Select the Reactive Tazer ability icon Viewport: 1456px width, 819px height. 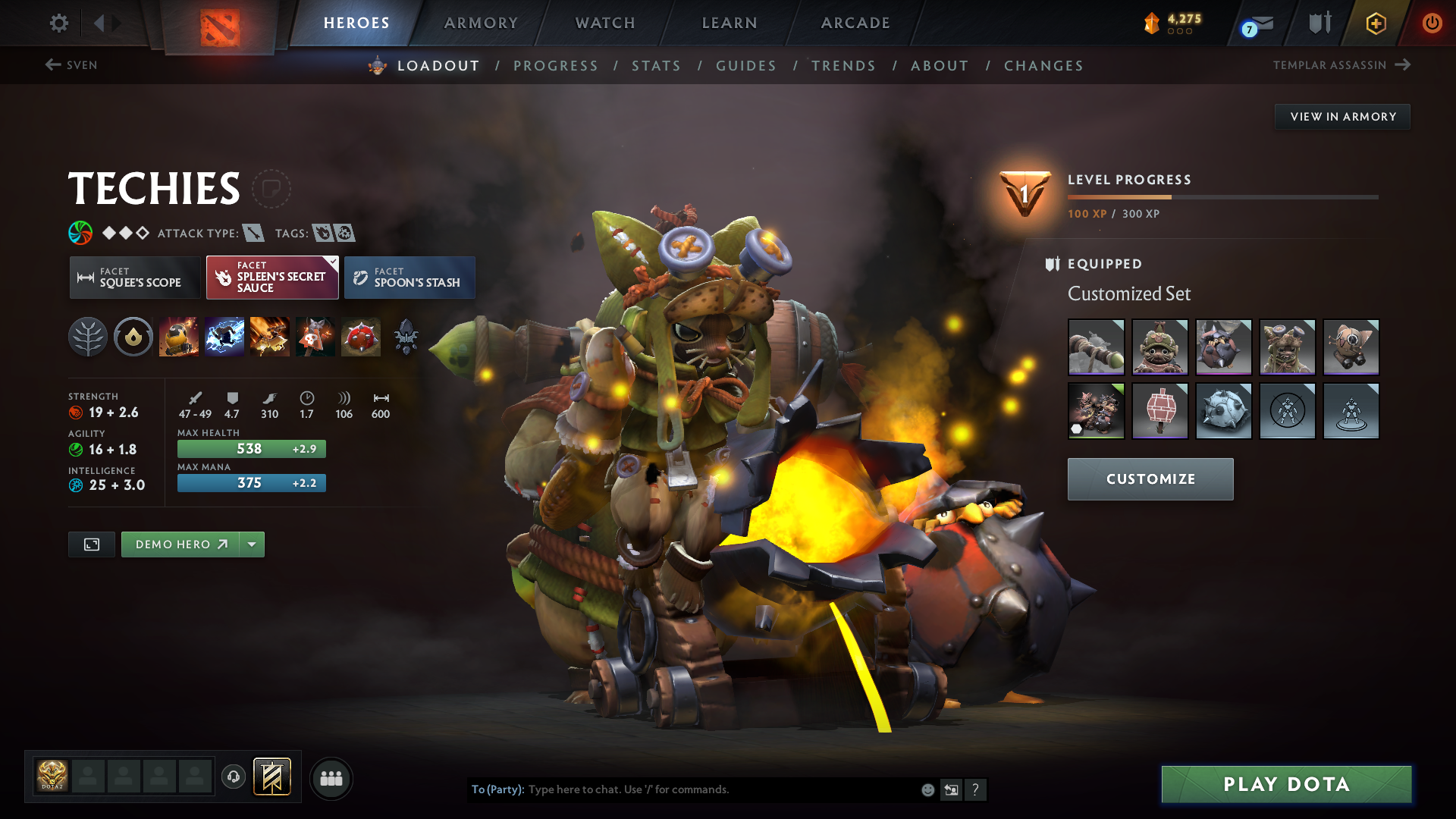[x=224, y=337]
